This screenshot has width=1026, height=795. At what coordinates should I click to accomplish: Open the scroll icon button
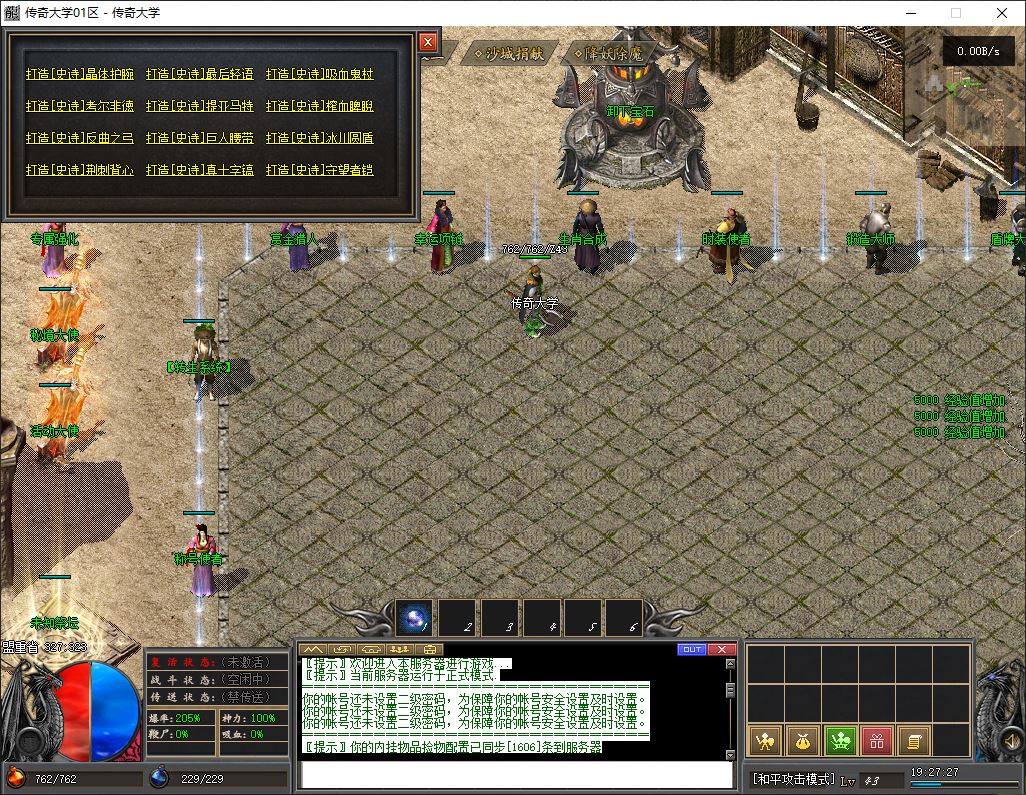(x=913, y=741)
